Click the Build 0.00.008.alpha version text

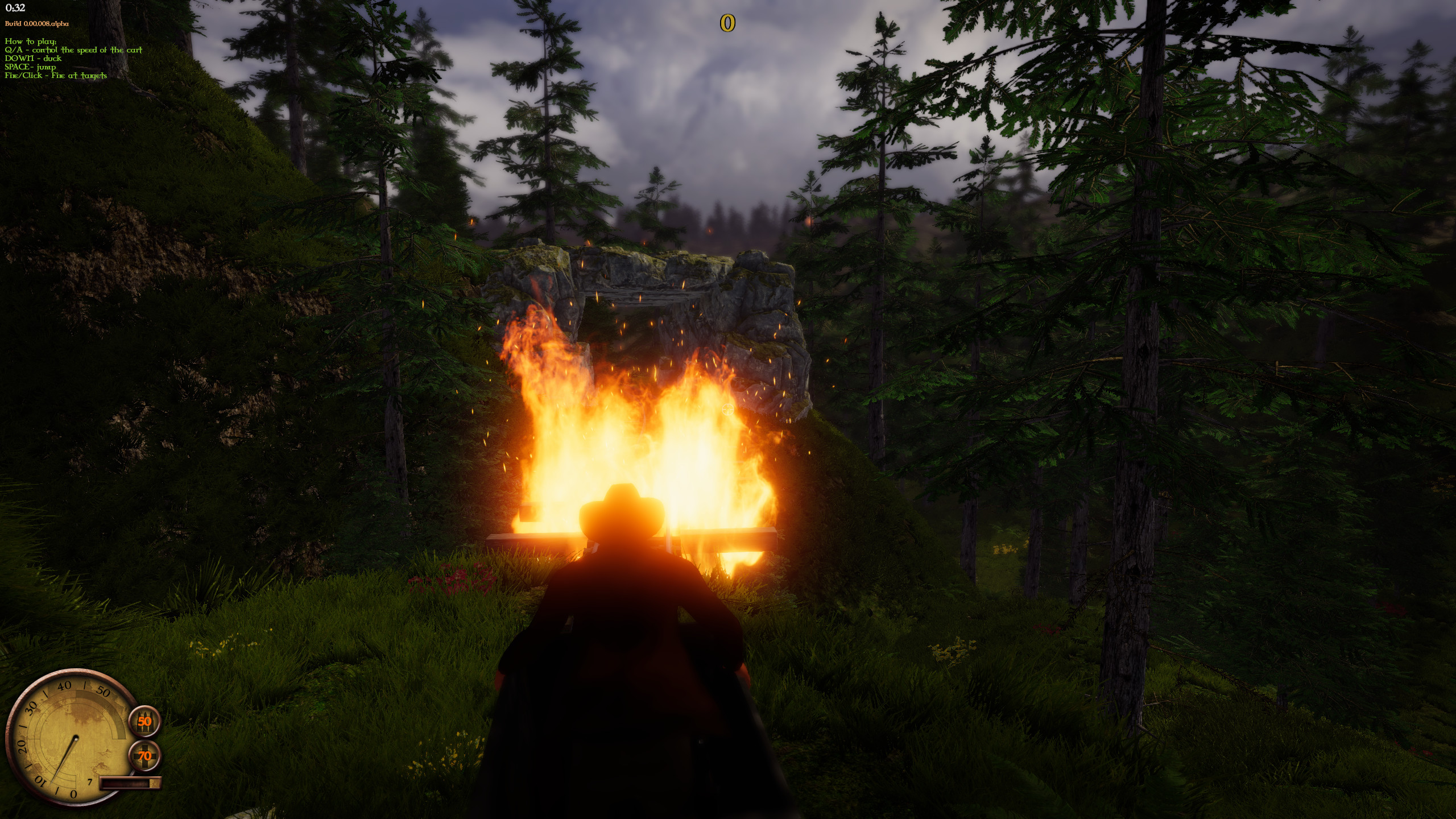[x=36, y=24]
